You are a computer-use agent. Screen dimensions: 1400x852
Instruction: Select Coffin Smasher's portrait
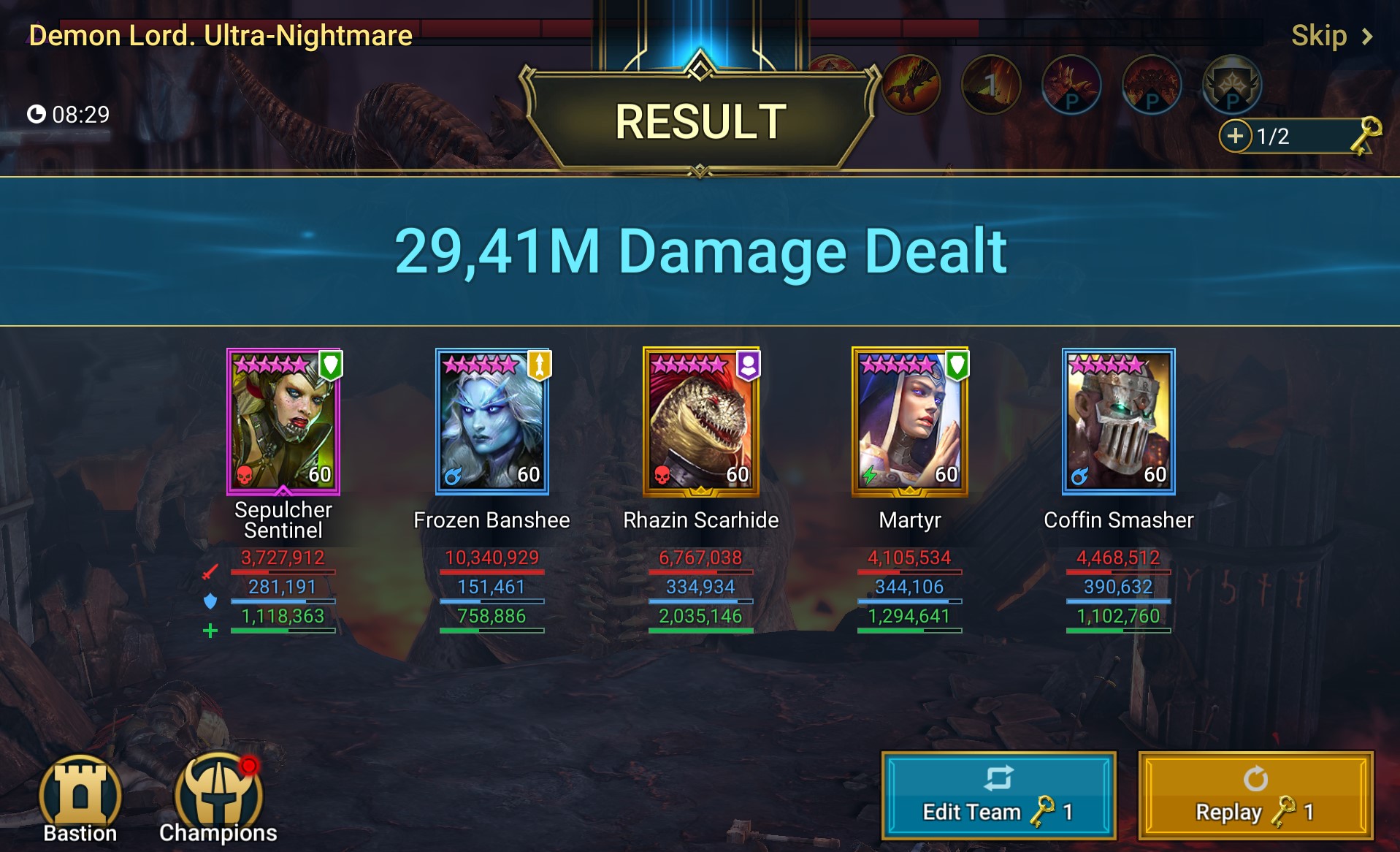click(x=1118, y=421)
